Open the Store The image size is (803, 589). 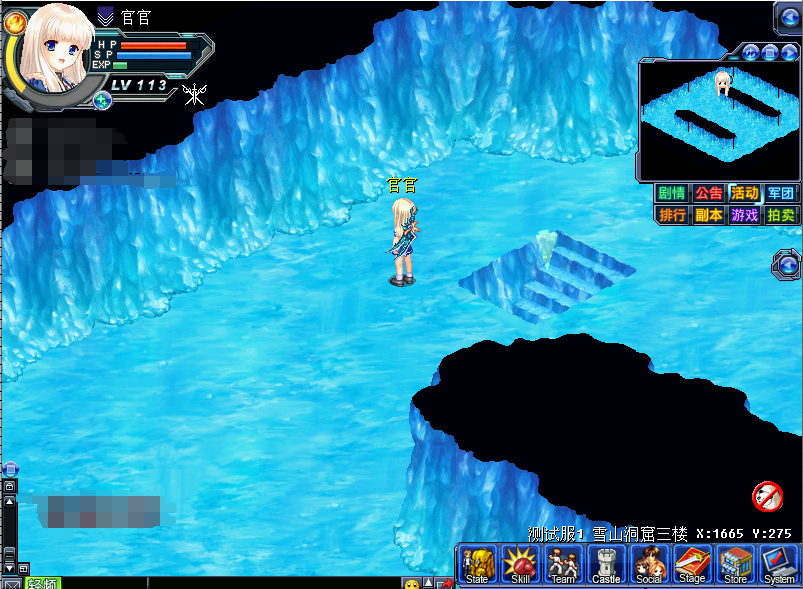[x=735, y=564]
